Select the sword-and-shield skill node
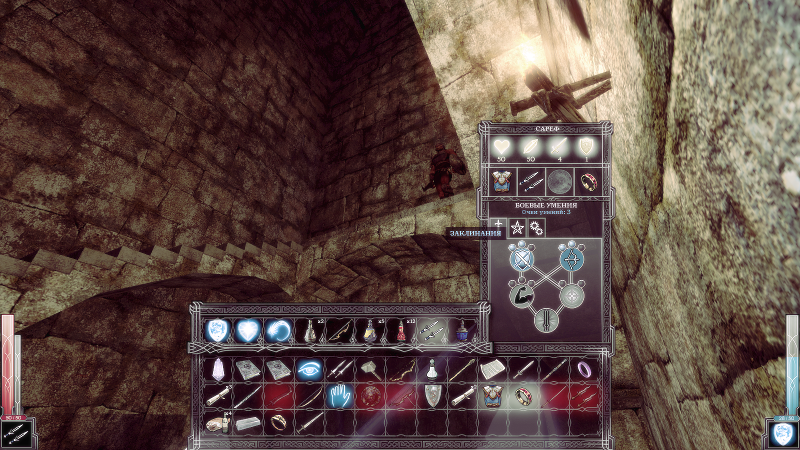This screenshot has width=800, height=450. (x=521, y=260)
